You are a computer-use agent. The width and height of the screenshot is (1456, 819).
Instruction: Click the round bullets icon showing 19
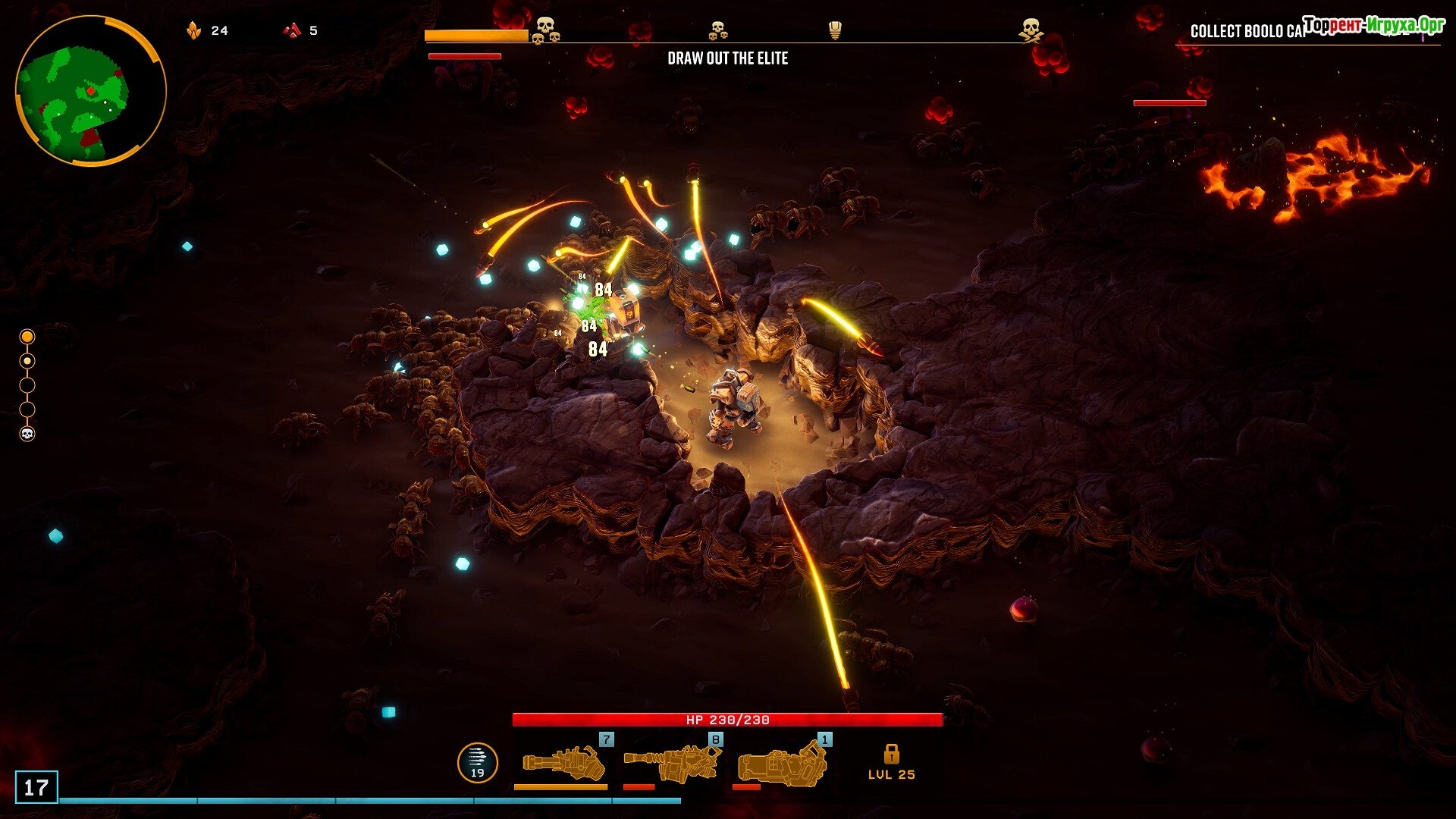click(478, 762)
